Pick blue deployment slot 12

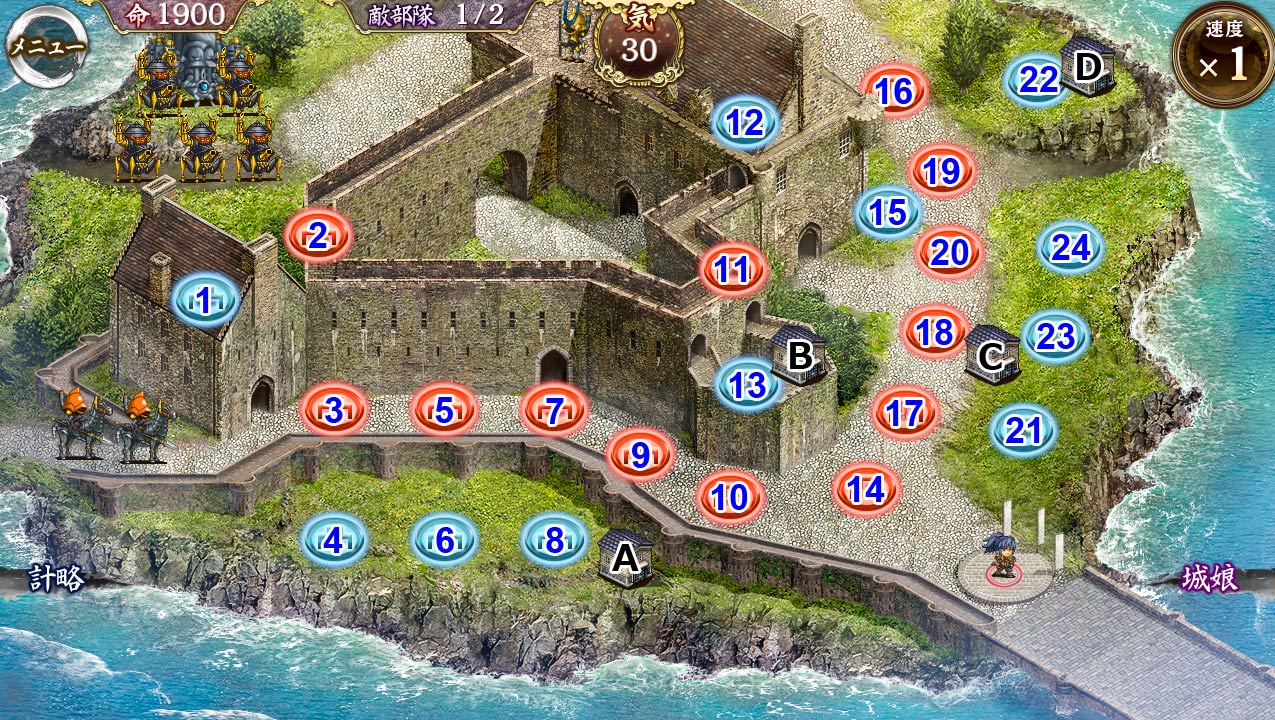click(745, 123)
